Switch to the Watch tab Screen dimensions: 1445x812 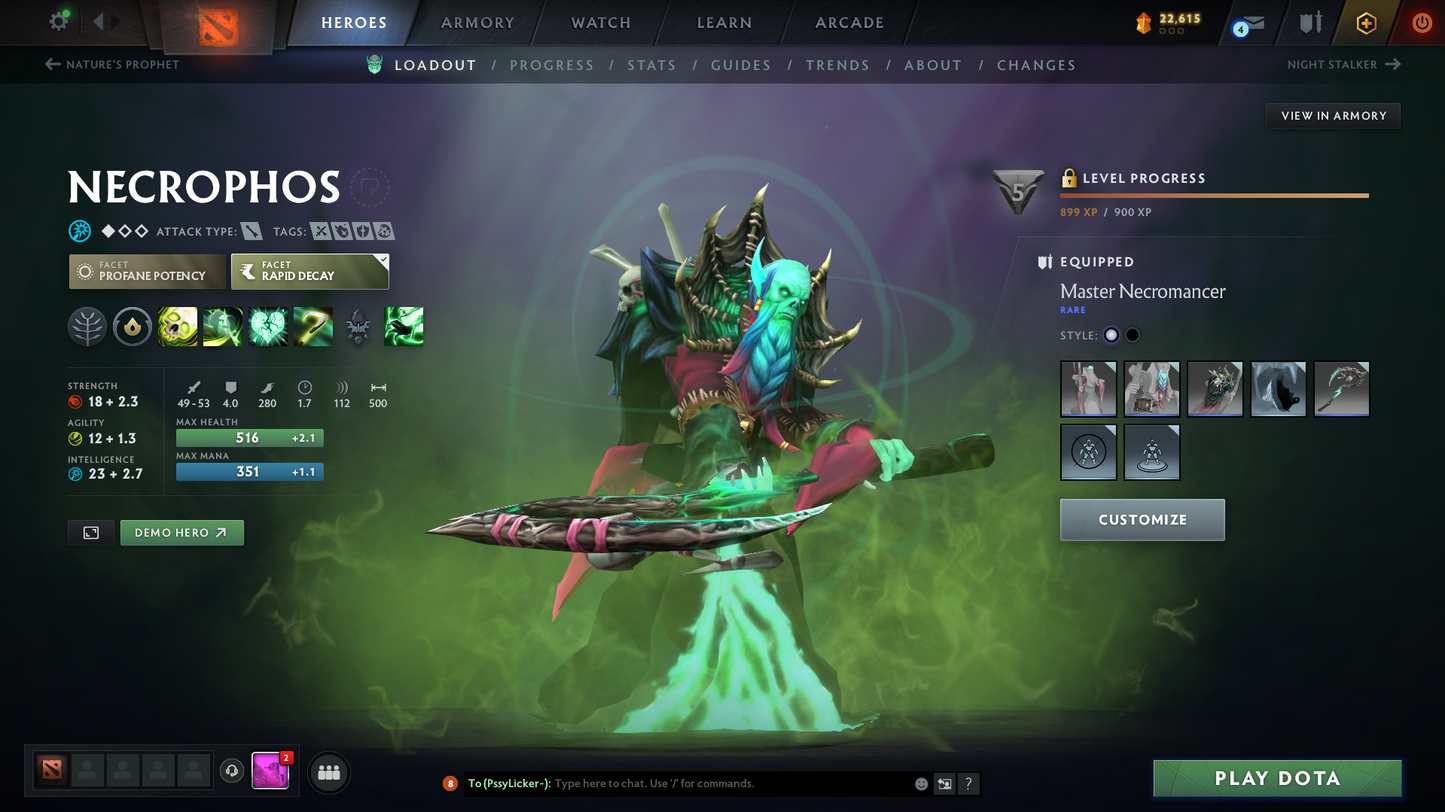[601, 22]
